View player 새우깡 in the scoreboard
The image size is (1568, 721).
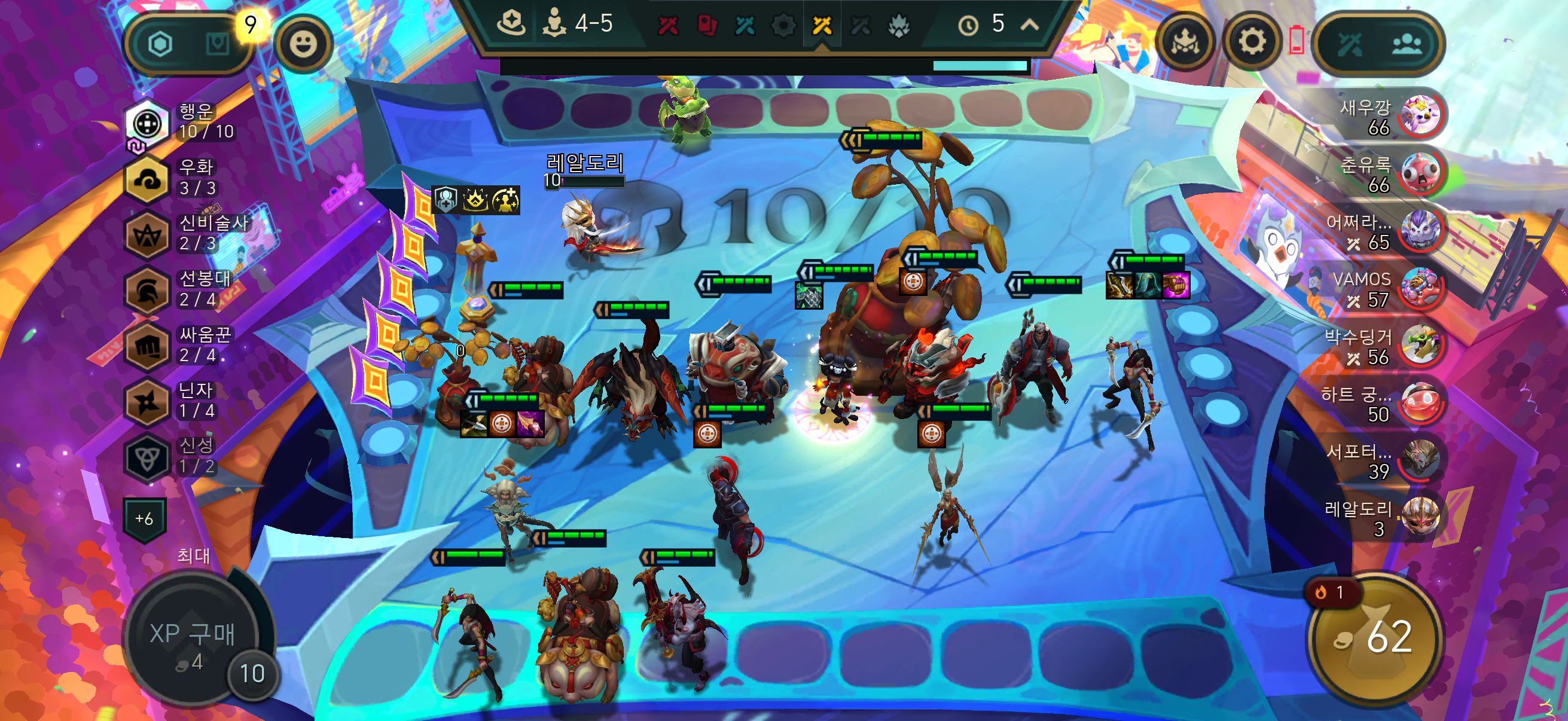point(1421,115)
